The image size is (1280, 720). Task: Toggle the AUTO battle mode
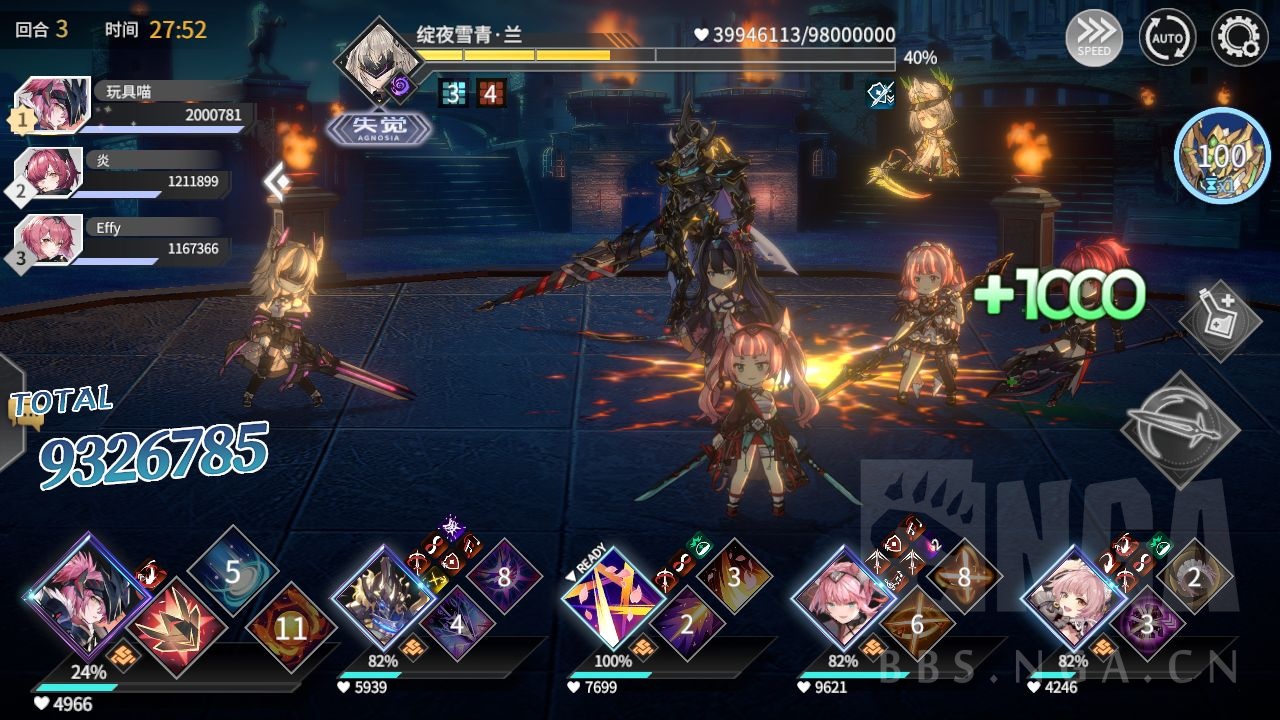1167,39
